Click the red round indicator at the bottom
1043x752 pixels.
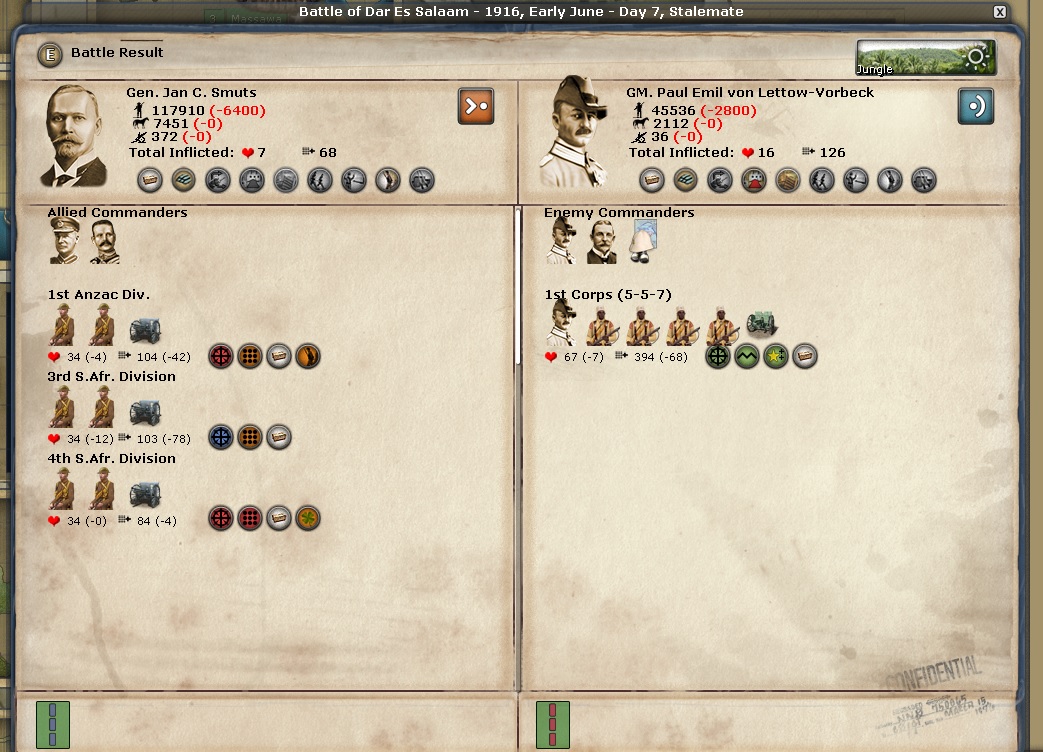(x=553, y=724)
